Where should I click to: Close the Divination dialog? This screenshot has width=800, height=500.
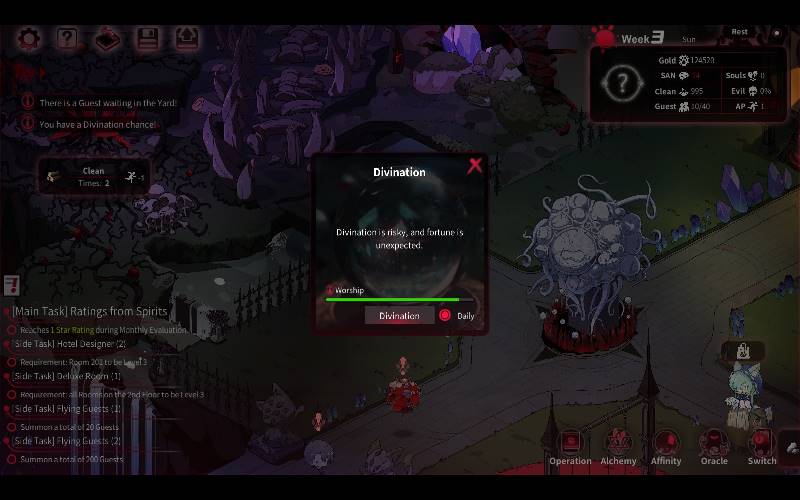[475, 166]
